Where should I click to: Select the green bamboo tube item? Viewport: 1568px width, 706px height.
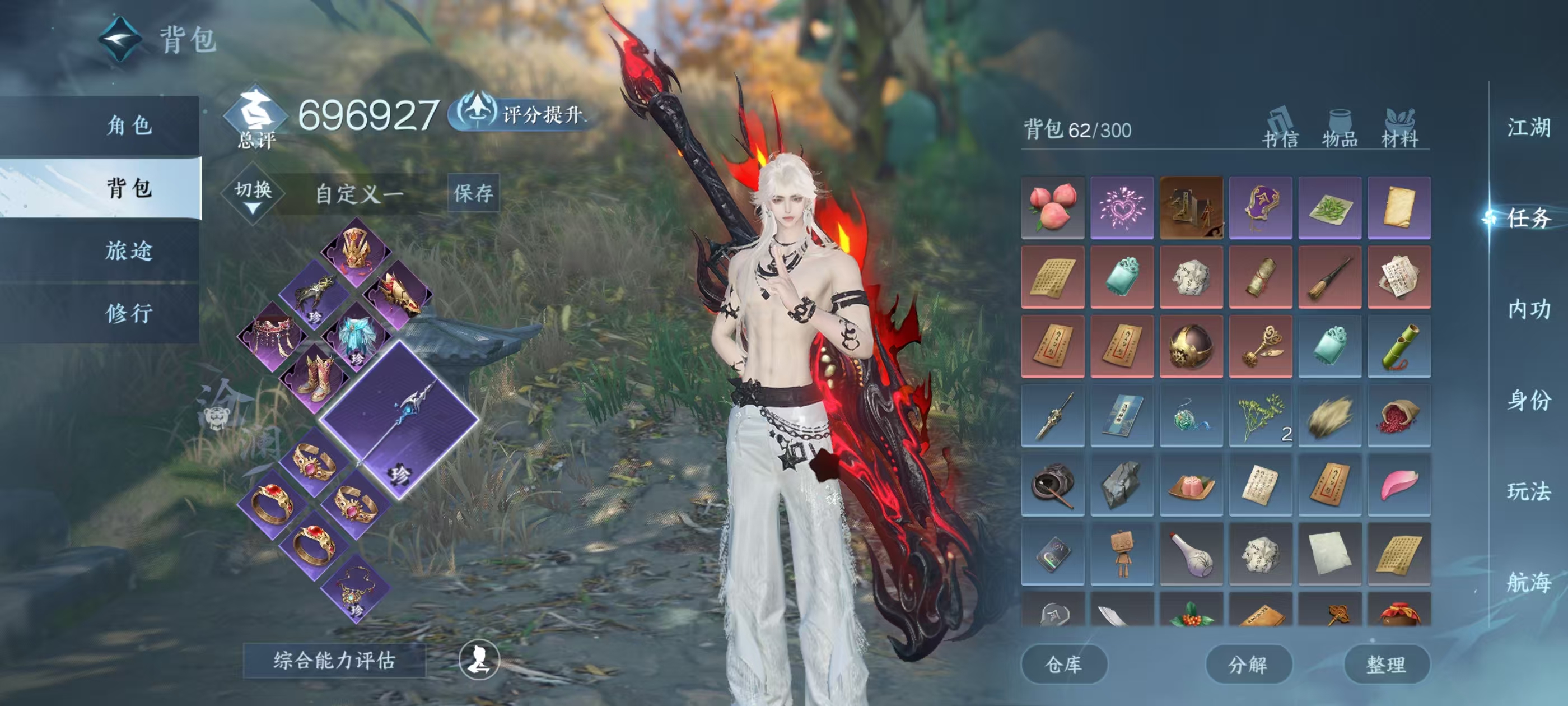[x=1399, y=346]
